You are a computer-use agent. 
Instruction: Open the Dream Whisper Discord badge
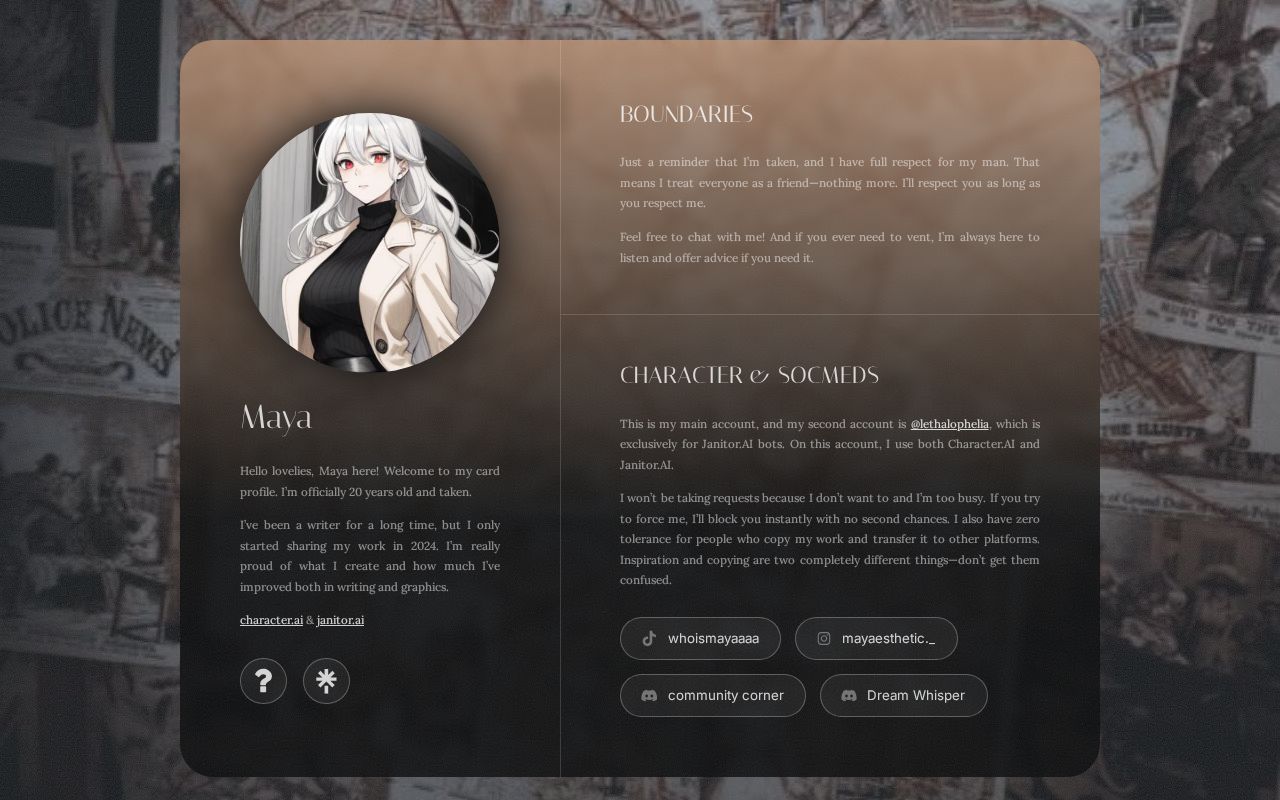pyautogui.click(x=903, y=695)
